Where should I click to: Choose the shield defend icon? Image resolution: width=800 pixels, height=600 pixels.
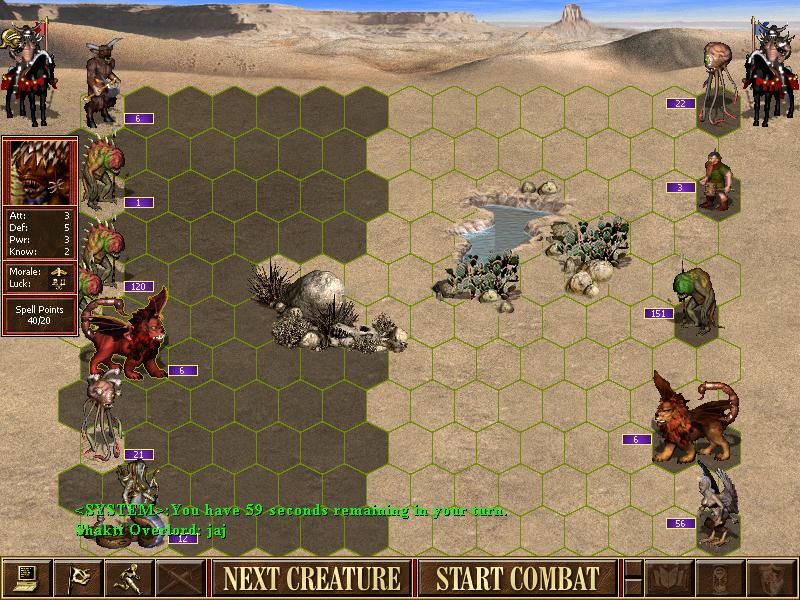click(x=771, y=578)
